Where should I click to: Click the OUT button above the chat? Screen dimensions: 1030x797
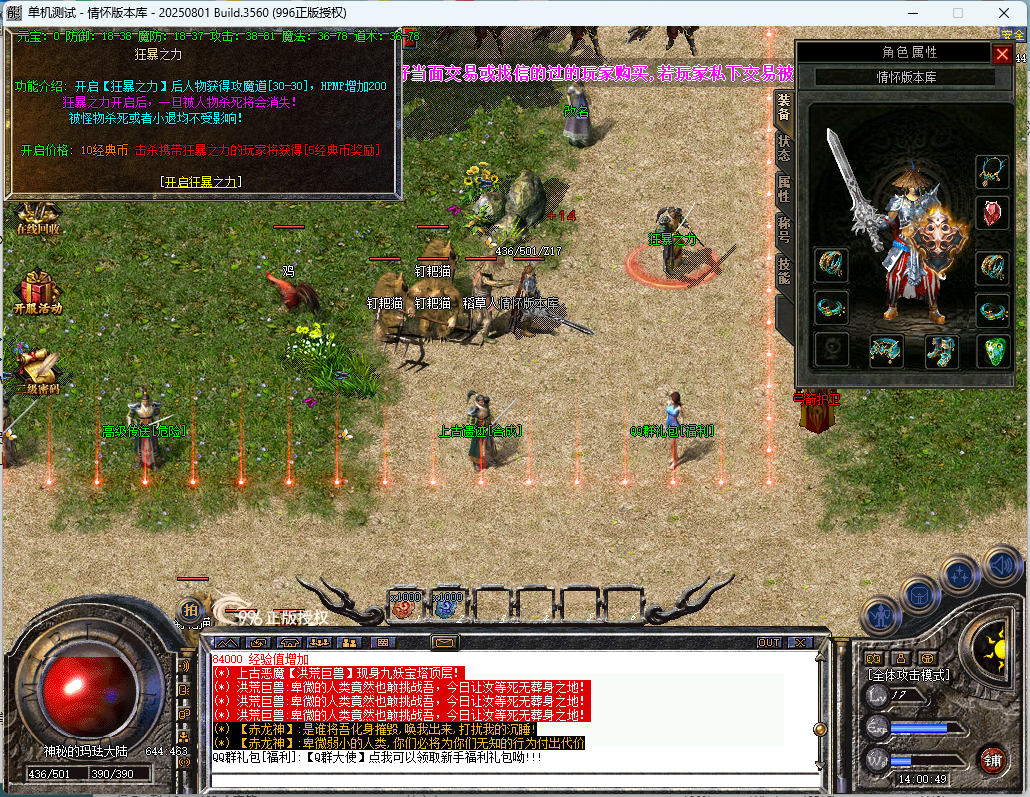(768, 642)
